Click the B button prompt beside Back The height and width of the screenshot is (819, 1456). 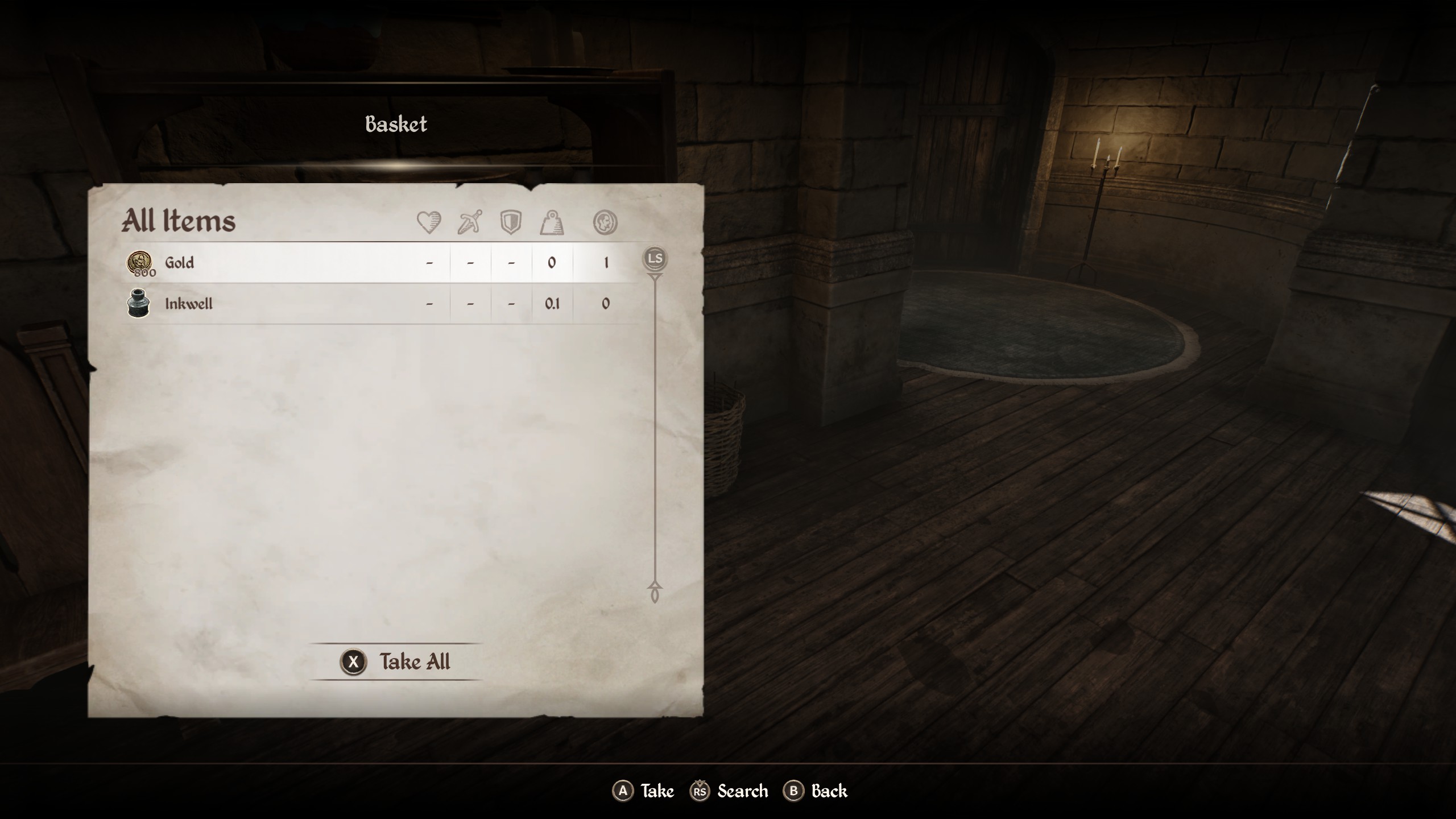click(x=795, y=791)
